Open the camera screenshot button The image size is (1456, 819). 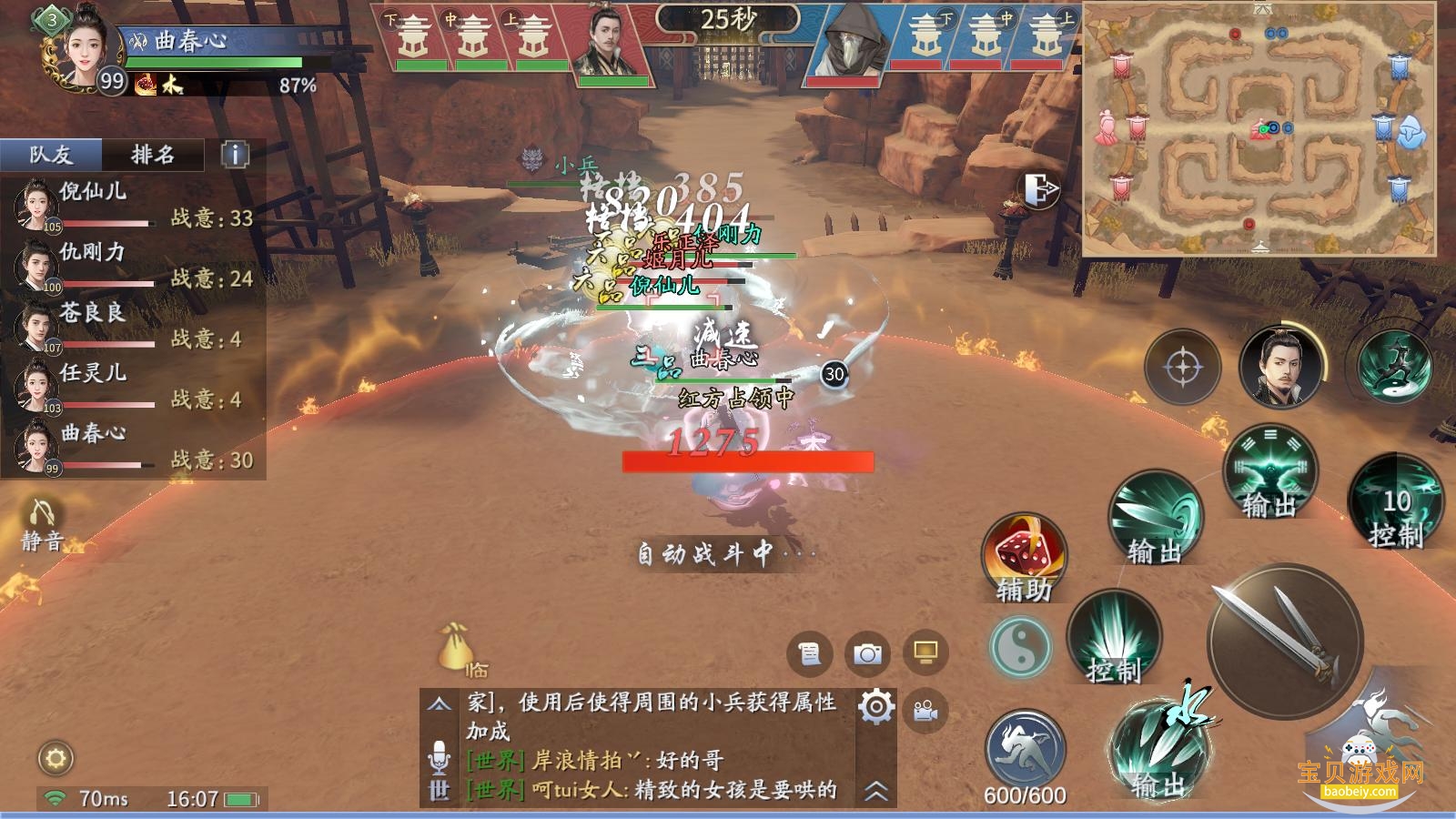click(x=867, y=653)
